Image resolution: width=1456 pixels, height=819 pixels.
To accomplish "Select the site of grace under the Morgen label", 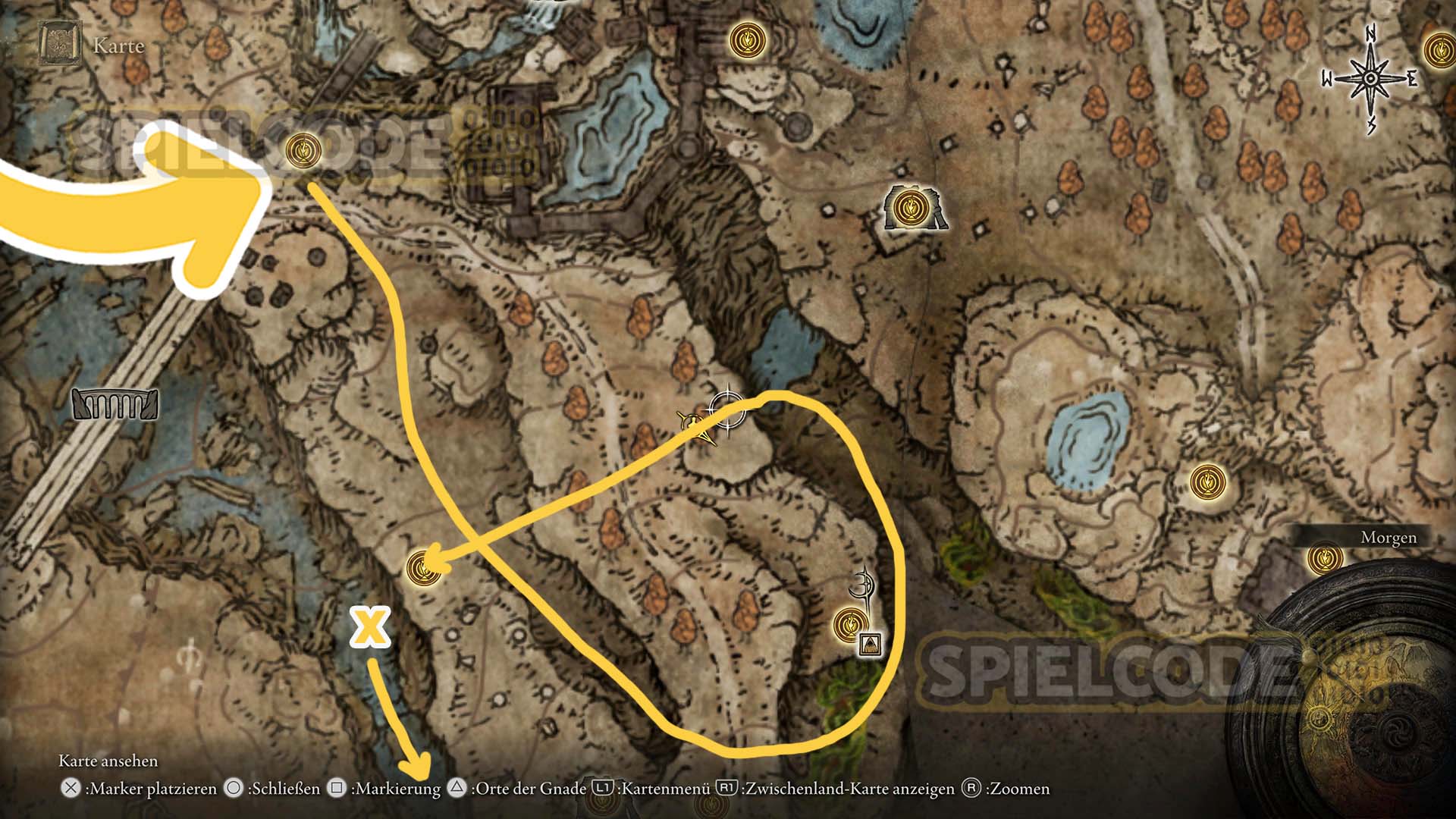I will tap(1325, 560).
